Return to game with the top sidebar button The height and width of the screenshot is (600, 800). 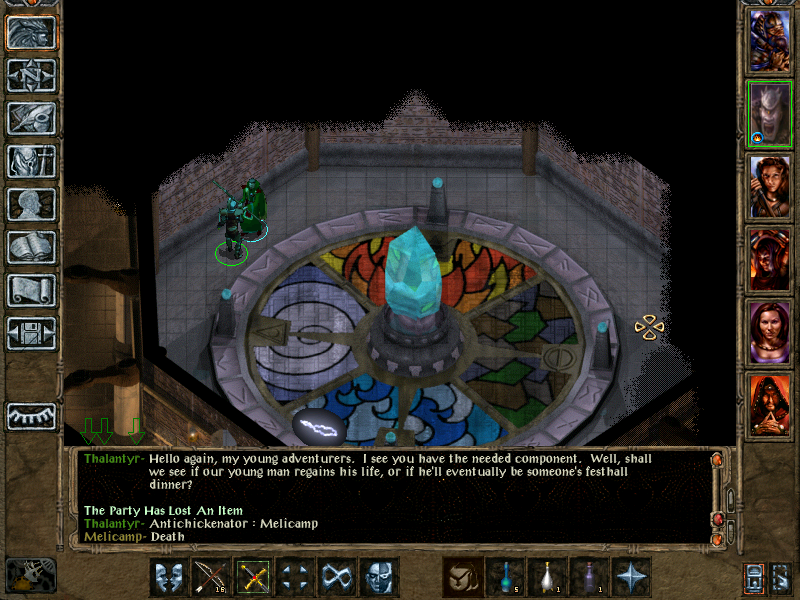click(x=32, y=33)
